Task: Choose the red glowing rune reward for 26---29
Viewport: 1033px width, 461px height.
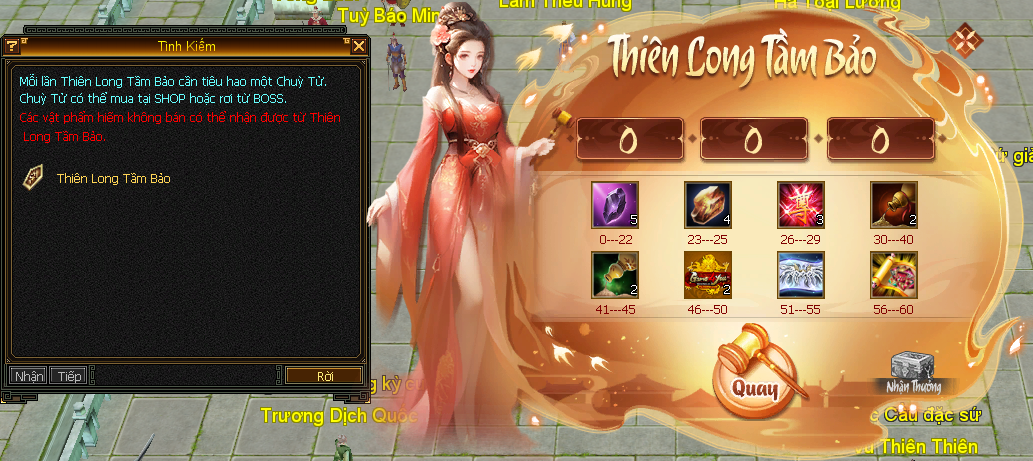Action: [801, 204]
